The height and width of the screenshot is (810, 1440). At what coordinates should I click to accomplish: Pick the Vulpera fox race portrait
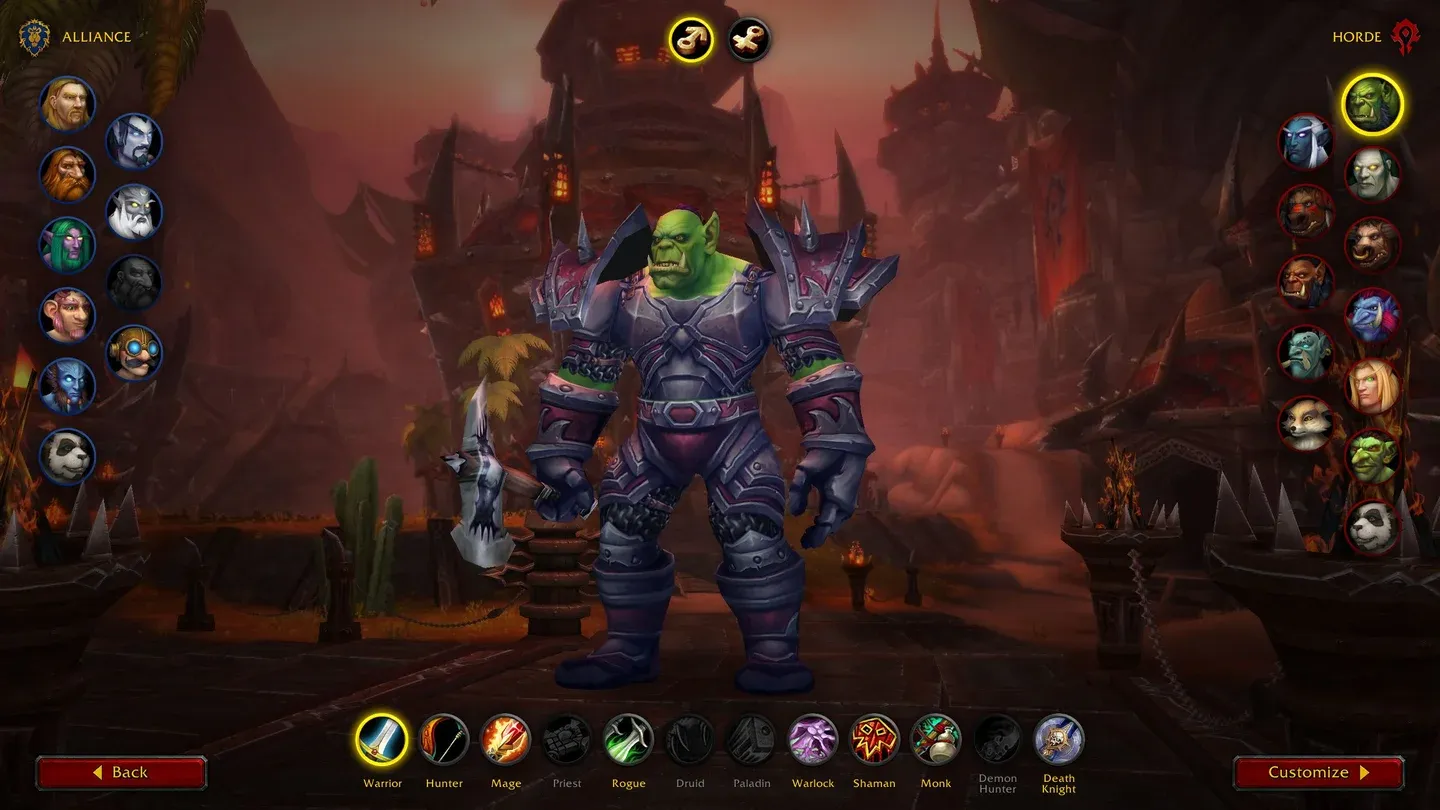click(x=1306, y=423)
